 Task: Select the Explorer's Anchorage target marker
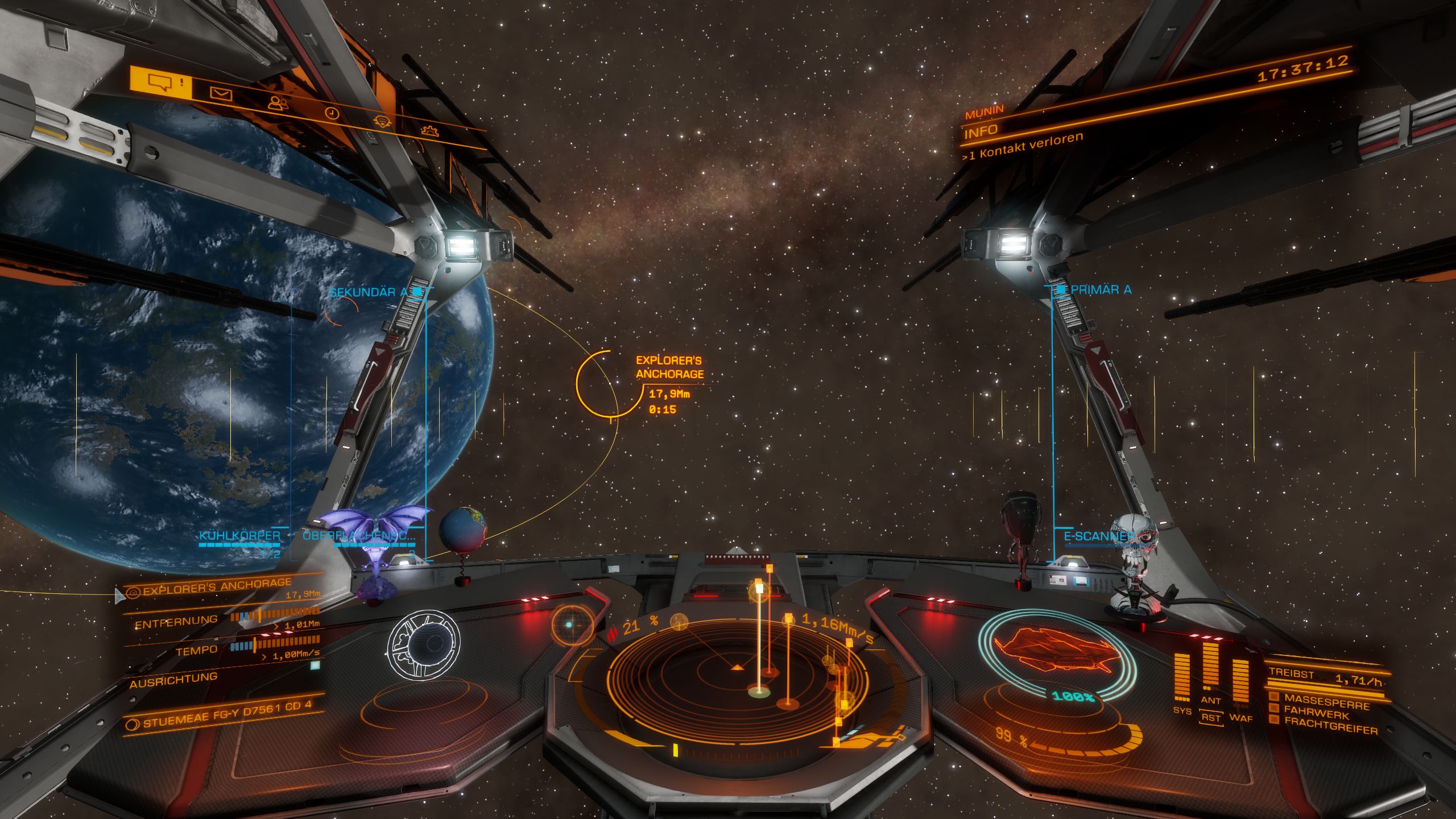[597, 384]
